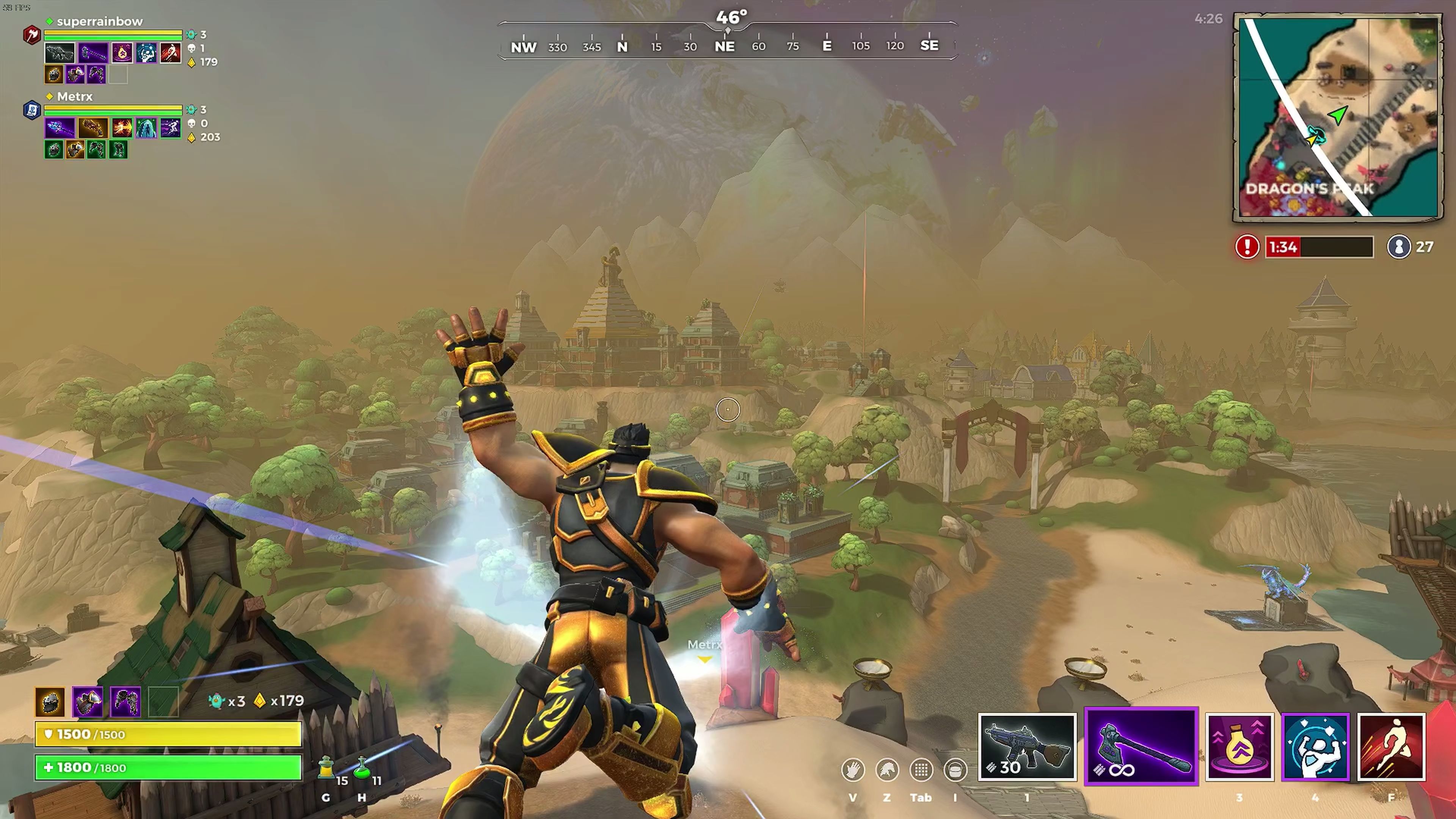Click superrainbow's red axe class badge
Viewport: 1456px width, 819px height.
(31, 35)
